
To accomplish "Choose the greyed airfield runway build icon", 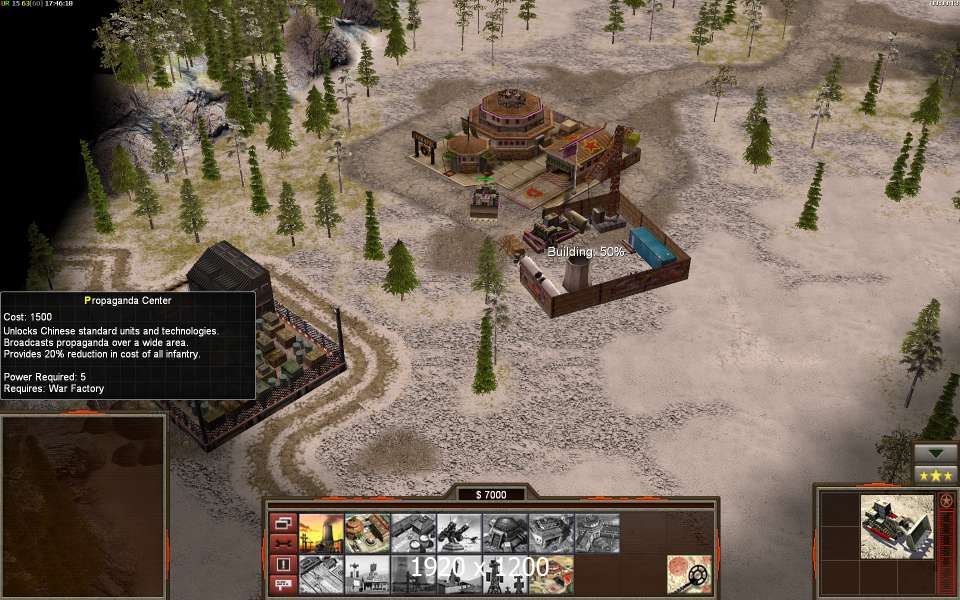I will (x=320, y=574).
